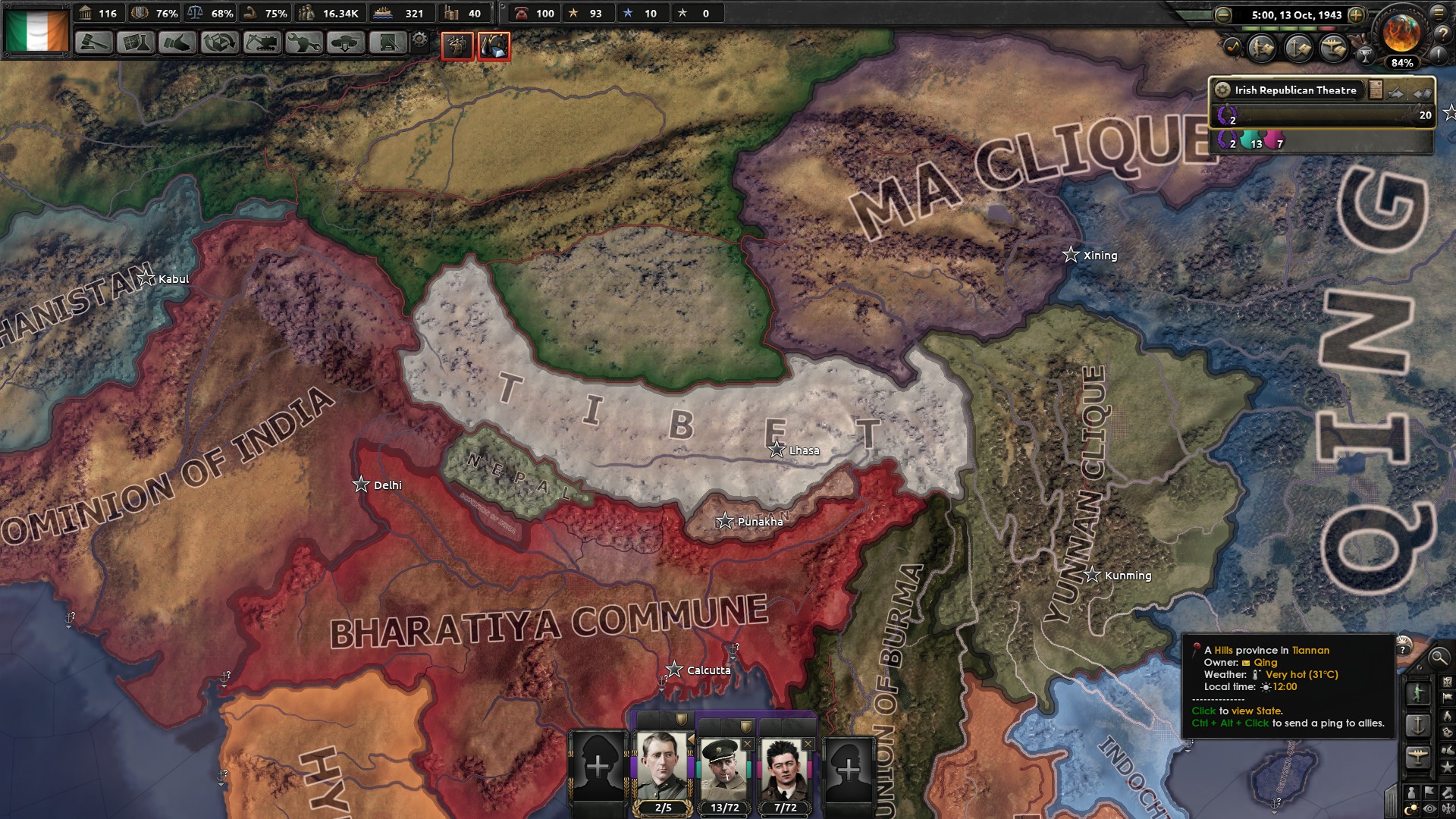Increase game speed with the plus button
Screen dimensions: 1456x819
[x=1356, y=15]
